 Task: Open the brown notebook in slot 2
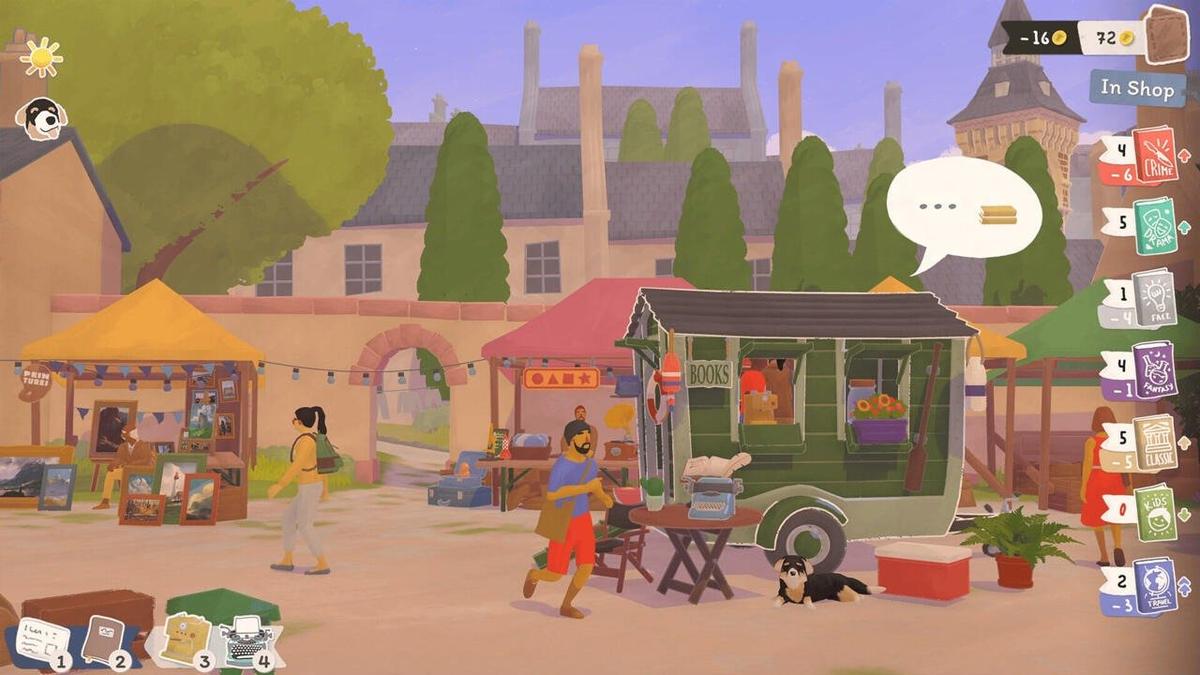pyautogui.click(x=103, y=638)
